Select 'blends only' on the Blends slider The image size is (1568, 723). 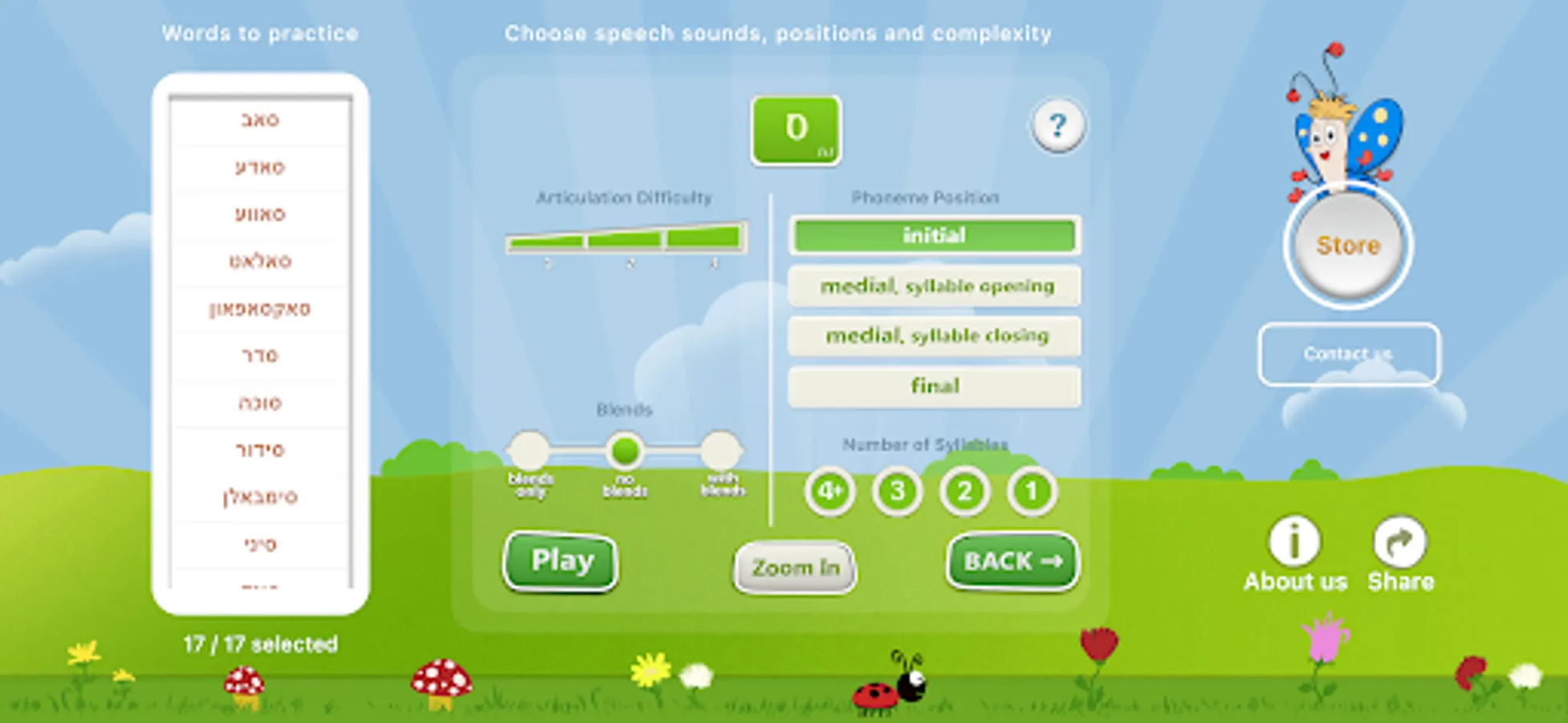coord(531,451)
